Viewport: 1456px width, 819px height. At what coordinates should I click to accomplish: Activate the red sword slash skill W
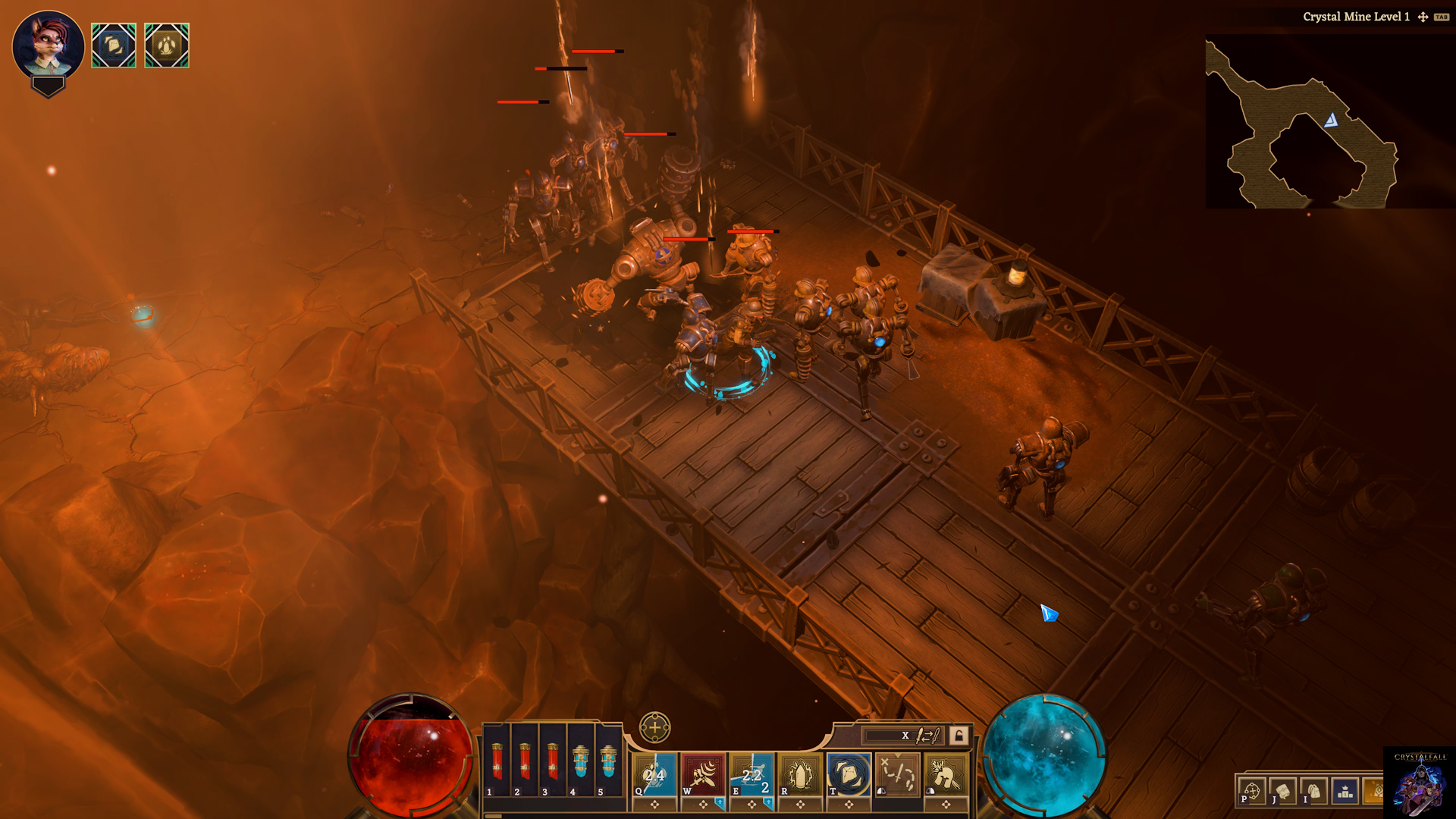point(703,774)
